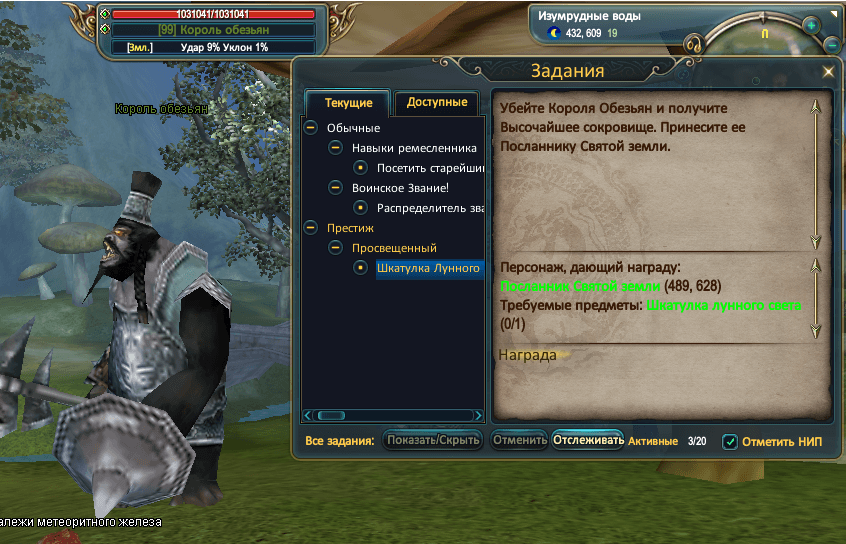Cancel the quest with Отменить

click(x=519, y=440)
